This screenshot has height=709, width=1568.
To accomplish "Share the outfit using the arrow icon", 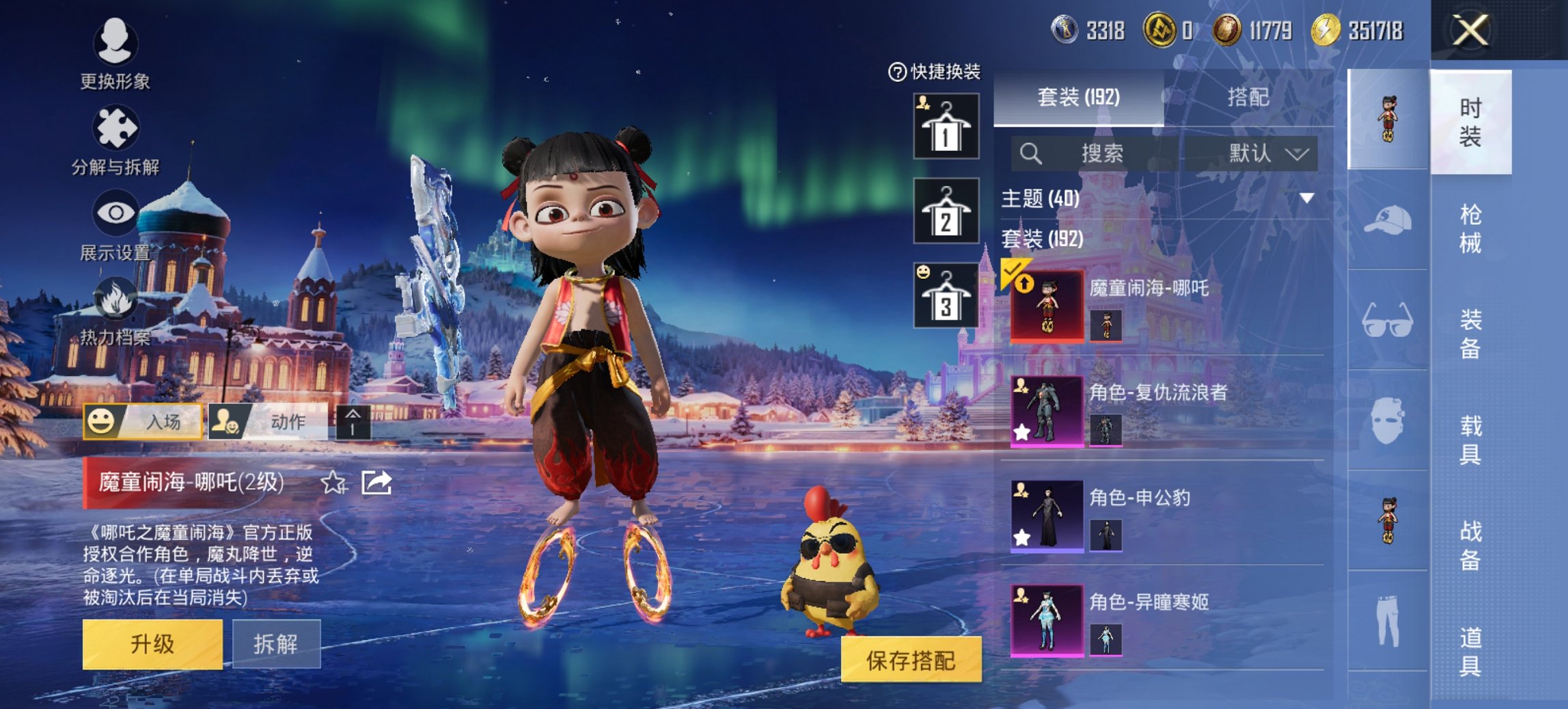I will click(x=376, y=483).
